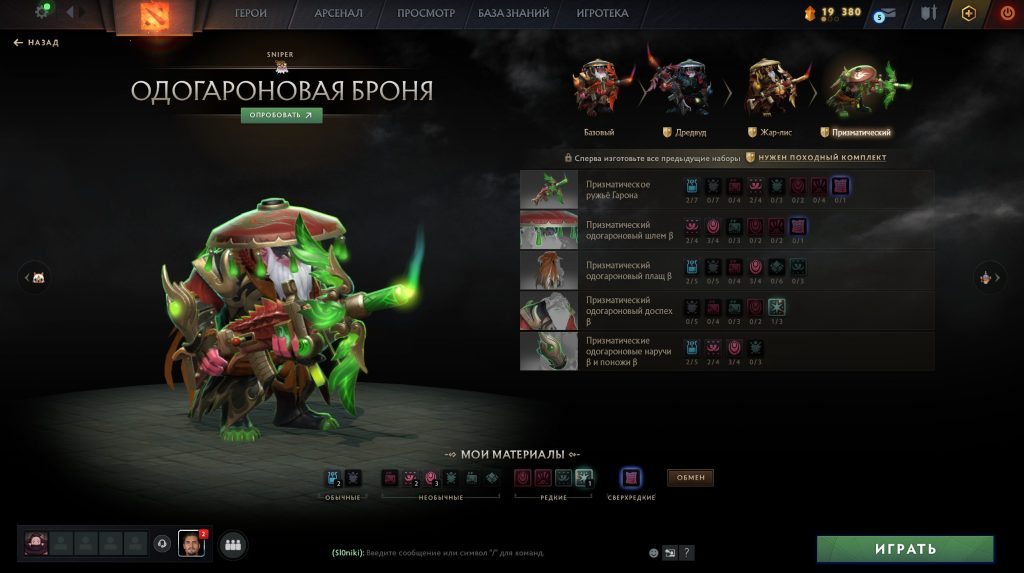The width and height of the screenshot is (1024, 573).
Task: Click the ОПРОБОВАТЬ demo button
Action: pos(281,115)
